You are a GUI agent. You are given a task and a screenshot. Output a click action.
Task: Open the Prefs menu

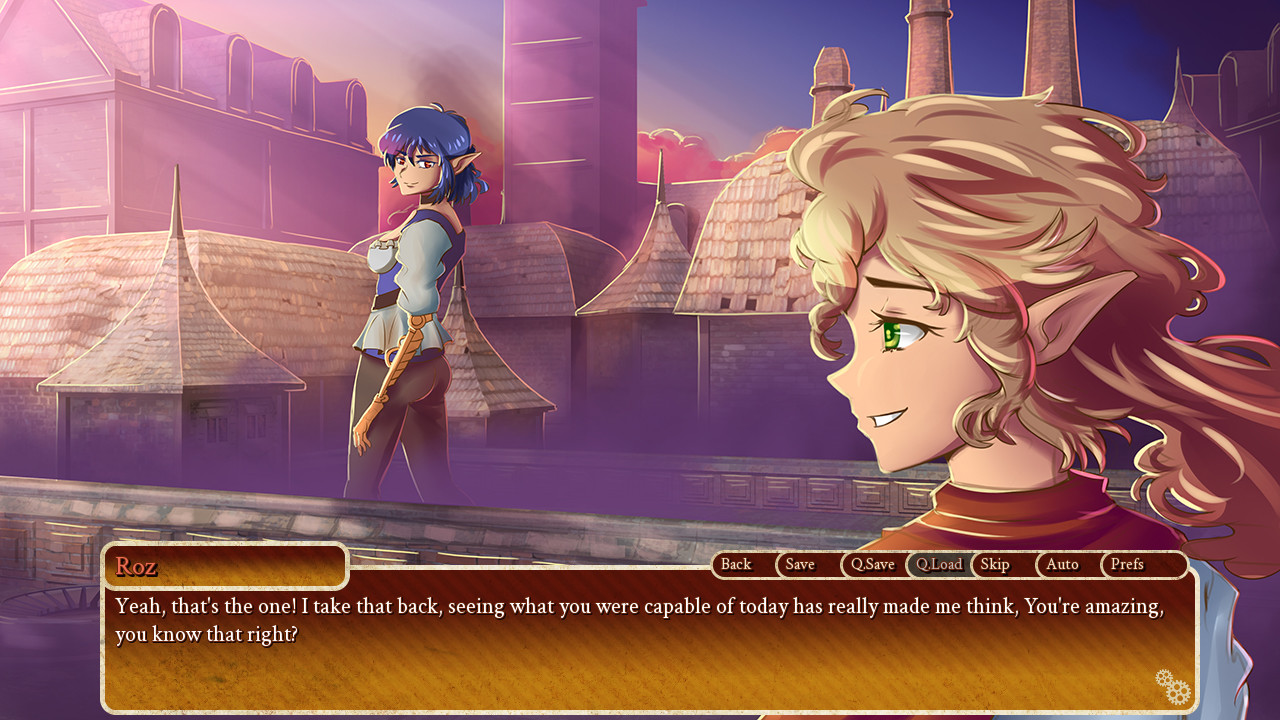(1127, 565)
